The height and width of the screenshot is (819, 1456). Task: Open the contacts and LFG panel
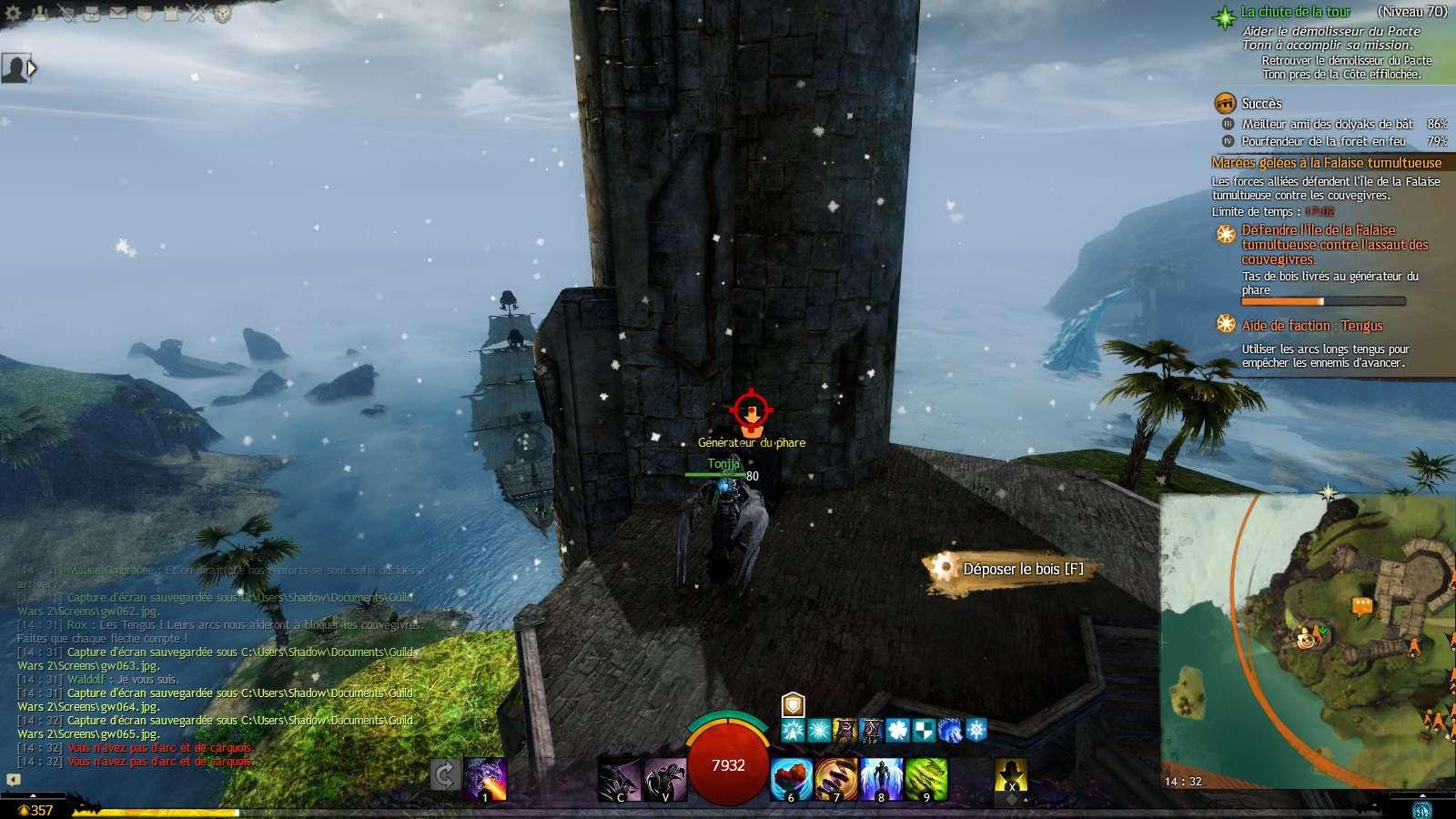[41, 13]
